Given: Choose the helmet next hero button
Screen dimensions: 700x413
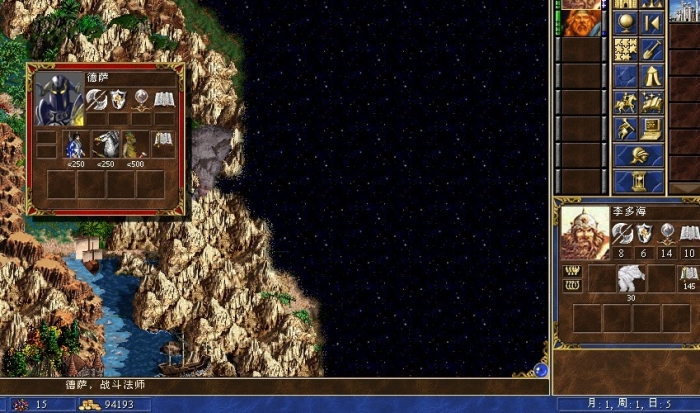Looking at the screenshot, I should [x=638, y=155].
